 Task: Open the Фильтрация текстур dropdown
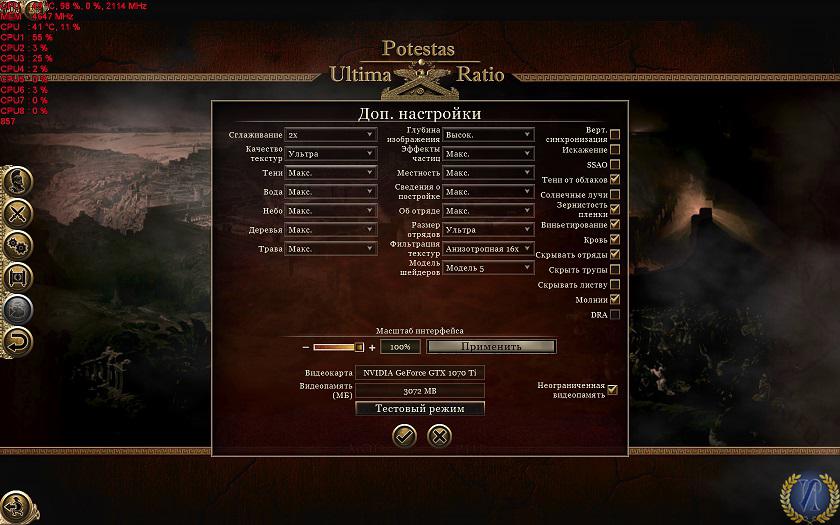tap(488, 249)
